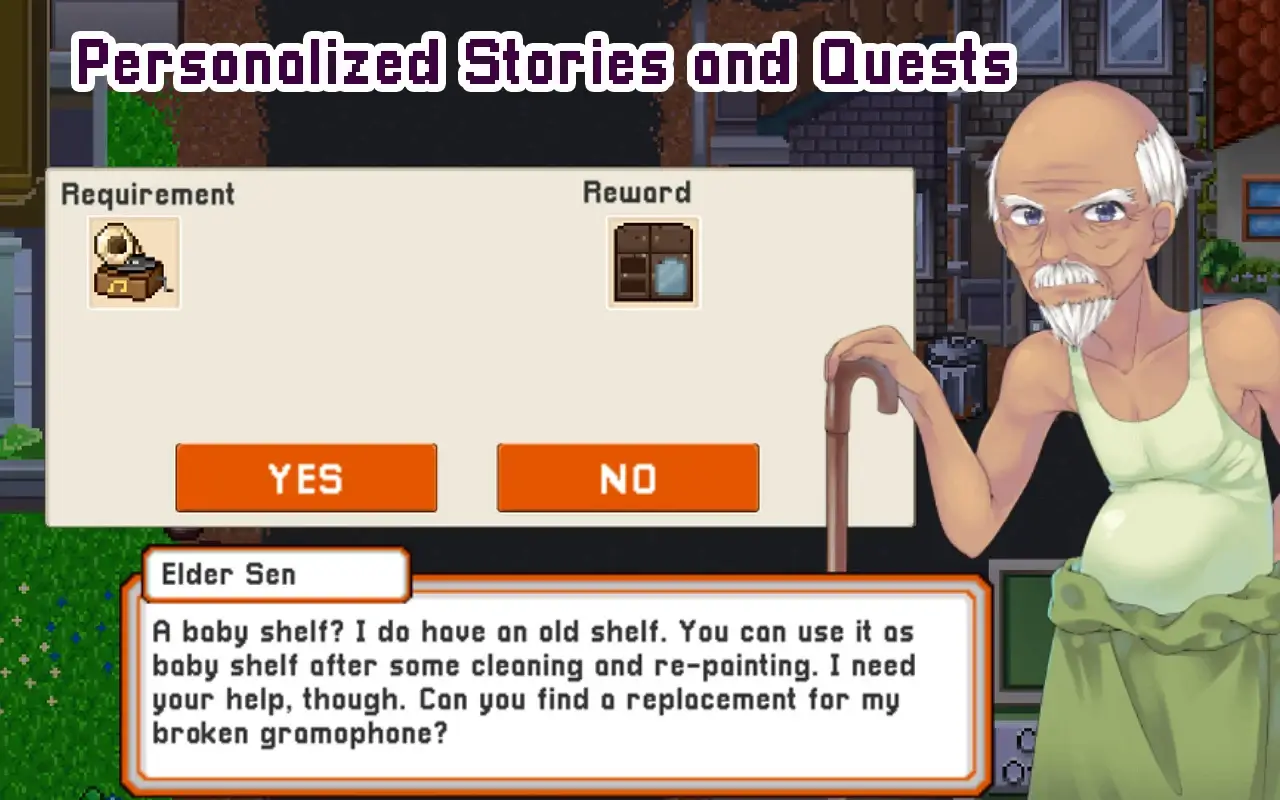Select the baby shelf reward icon

652,262
